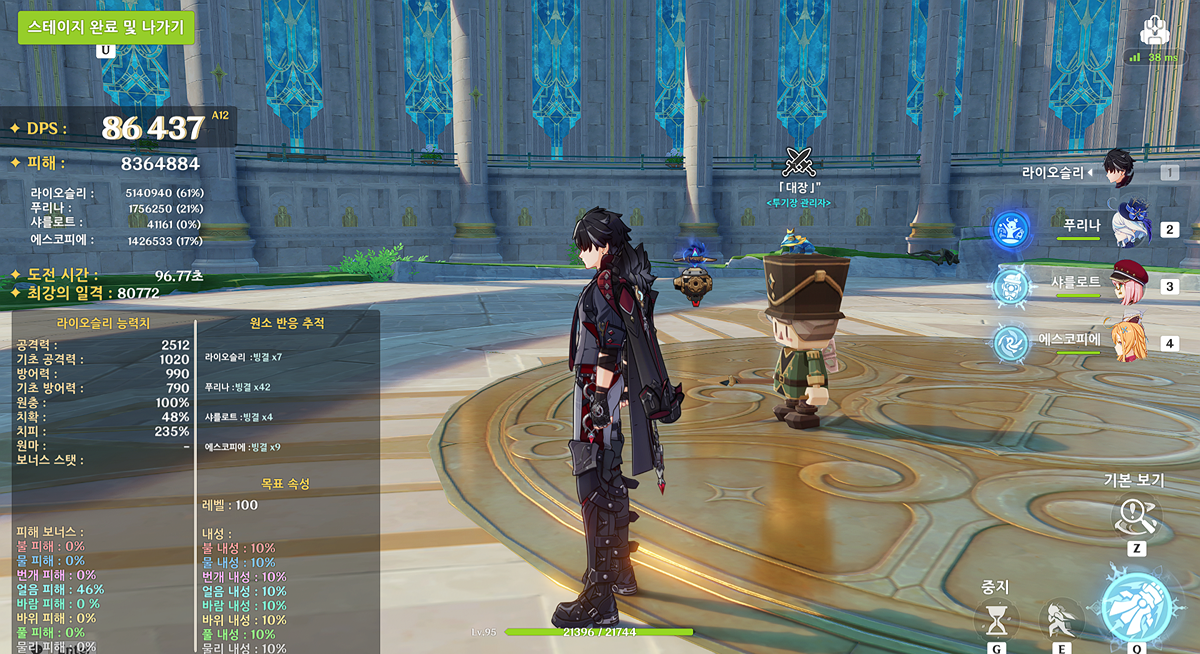Activate the glowing ice fist burst
This screenshot has height=654, width=1200.
click(1136, 604)
